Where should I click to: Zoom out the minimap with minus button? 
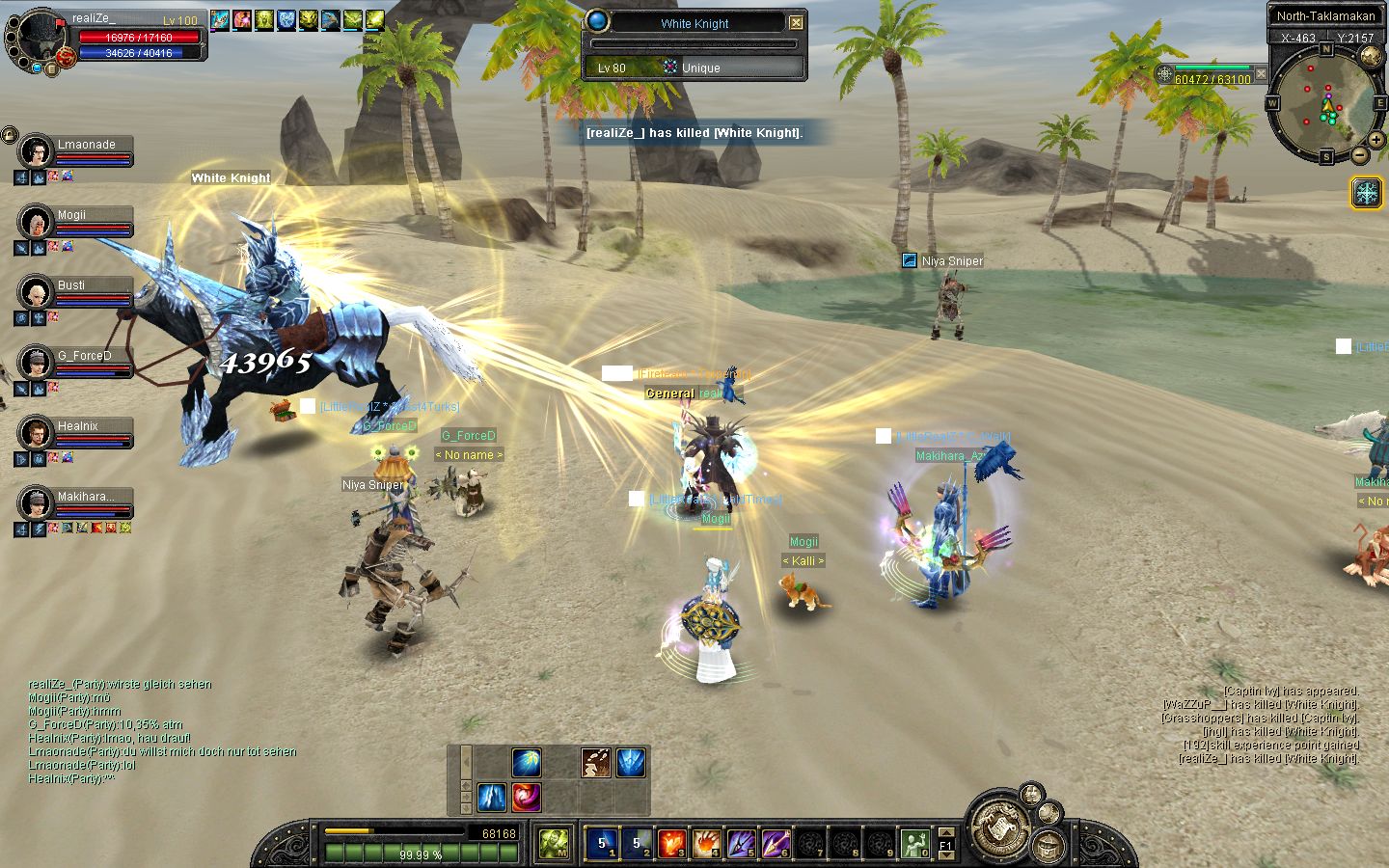tap(1360, 154)
